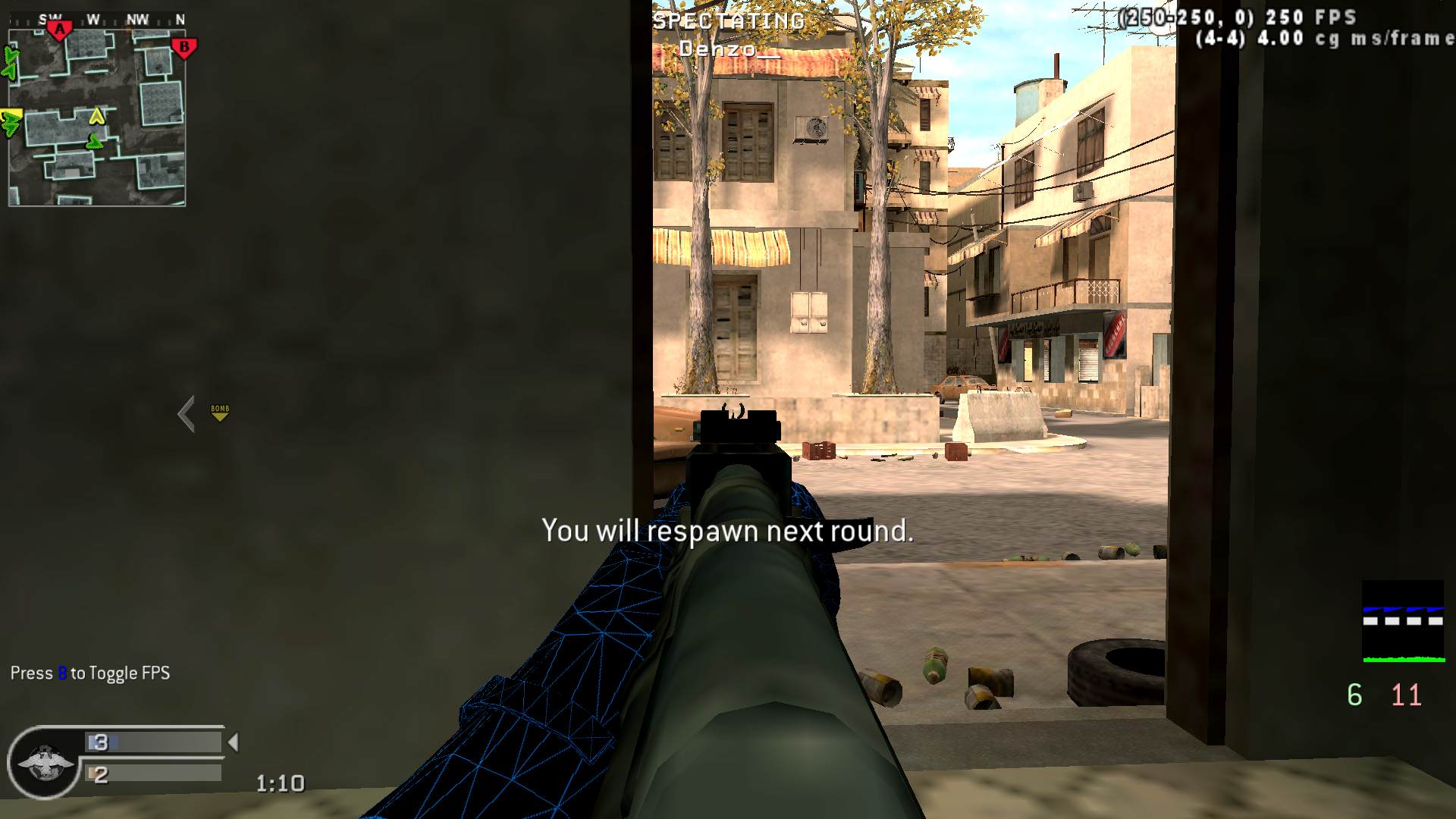This screenshot has height=819, width=1456.
Task: Select the red B bombsite marker
Action: pos(184,48)
